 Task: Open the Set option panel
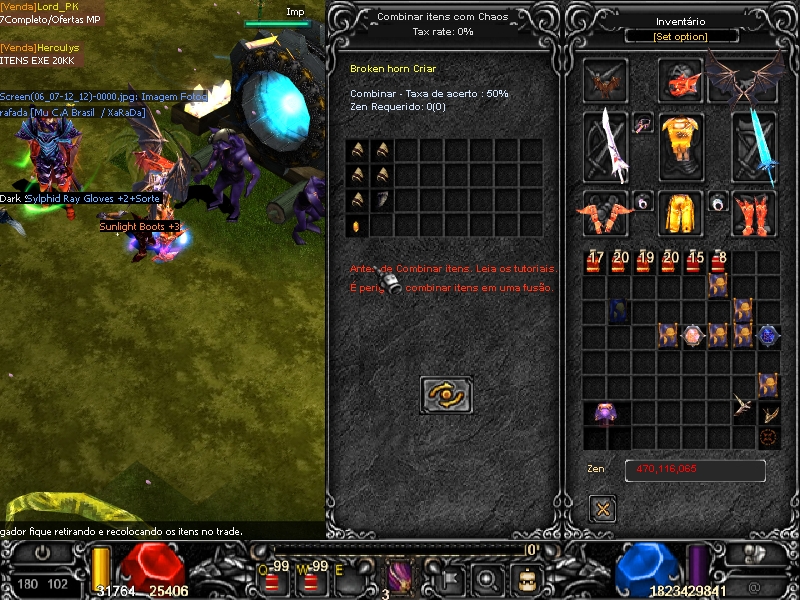pyautogui.click(x=681, y=37)
